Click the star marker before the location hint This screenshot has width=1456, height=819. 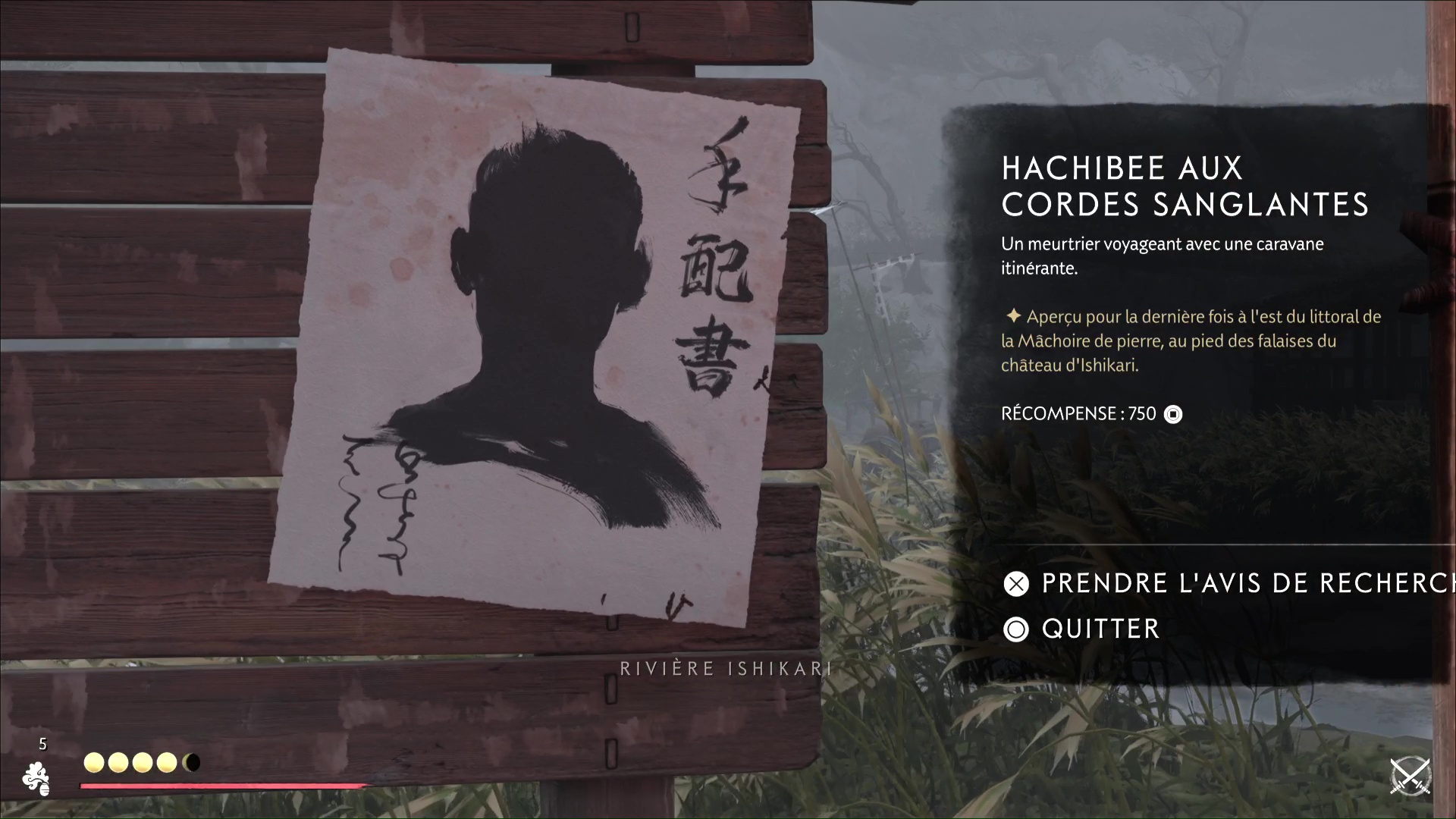pos(1014,317)
